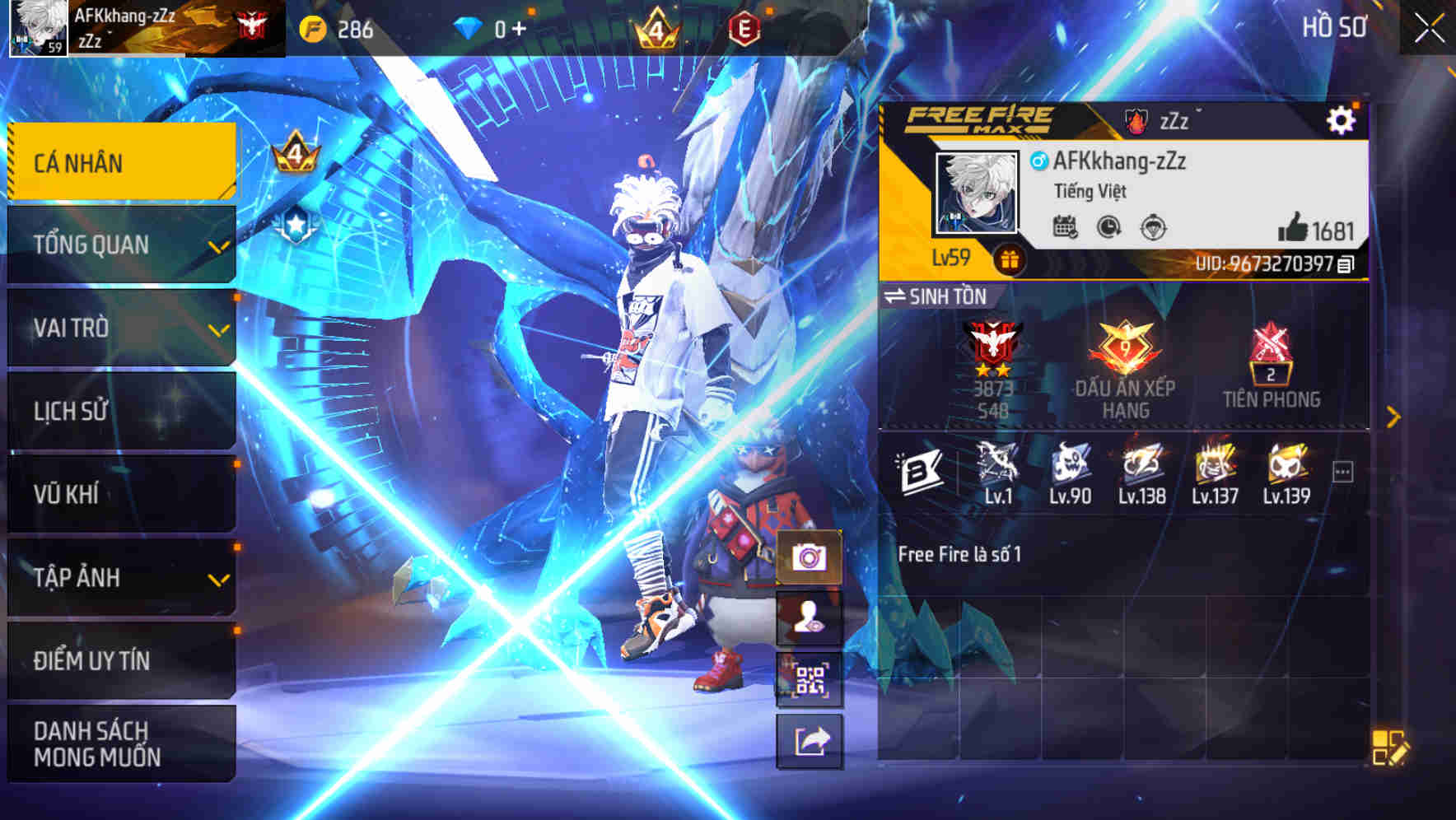Switch to the CÁ NHÂN tab
Image resolution: width=1456 pixels, height=820 pixels.
[120, 161]
